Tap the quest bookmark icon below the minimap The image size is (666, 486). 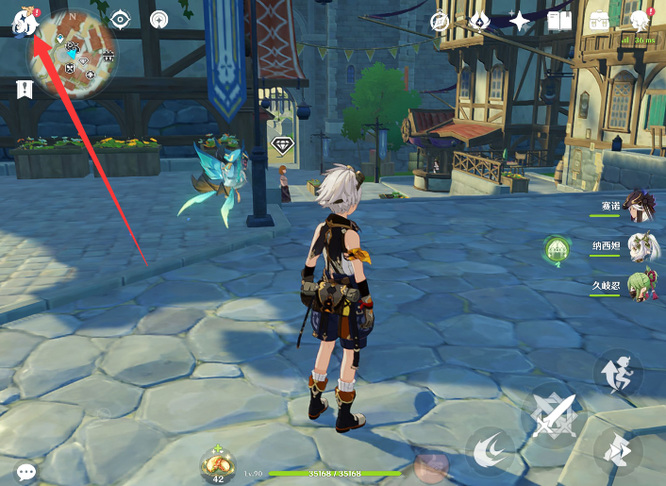(x=24, y=90)
